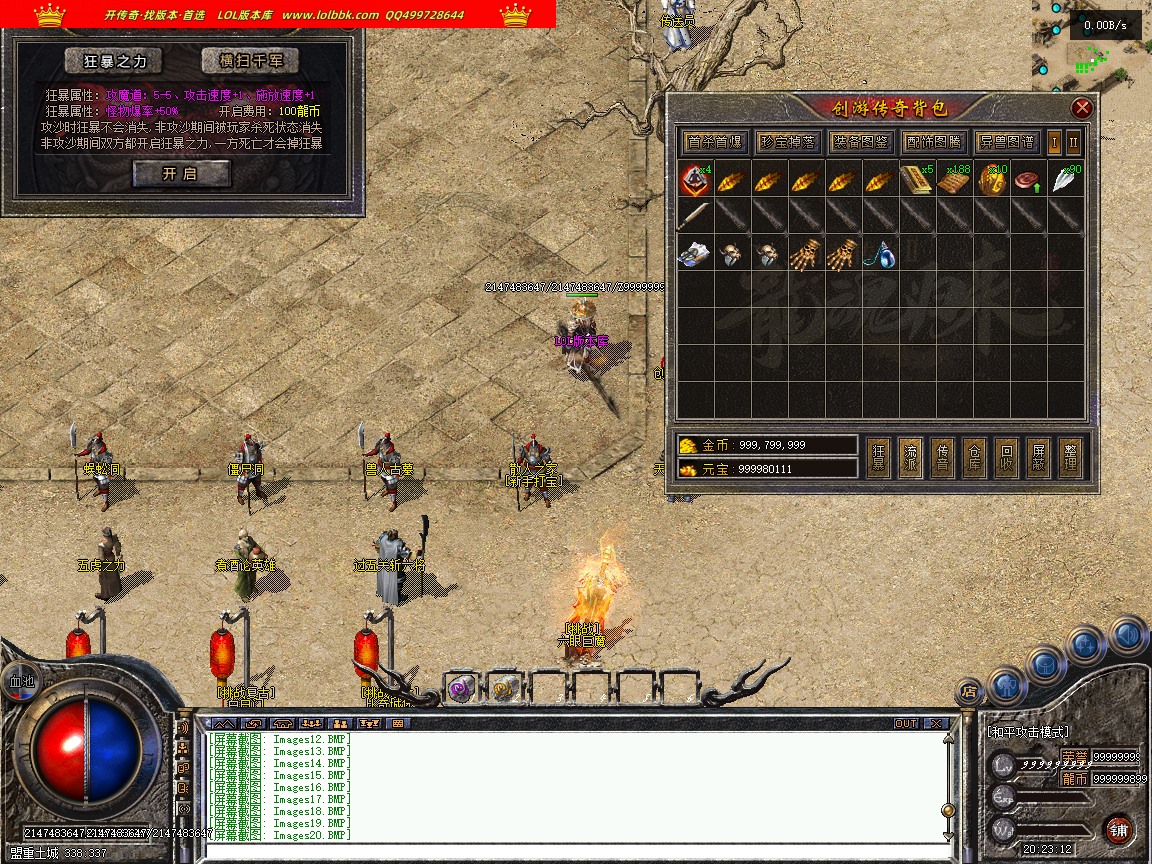The height and width of the screenshot is (864, 1152).
Task: Switch to backpack page II
Action: pos(1073,142)
